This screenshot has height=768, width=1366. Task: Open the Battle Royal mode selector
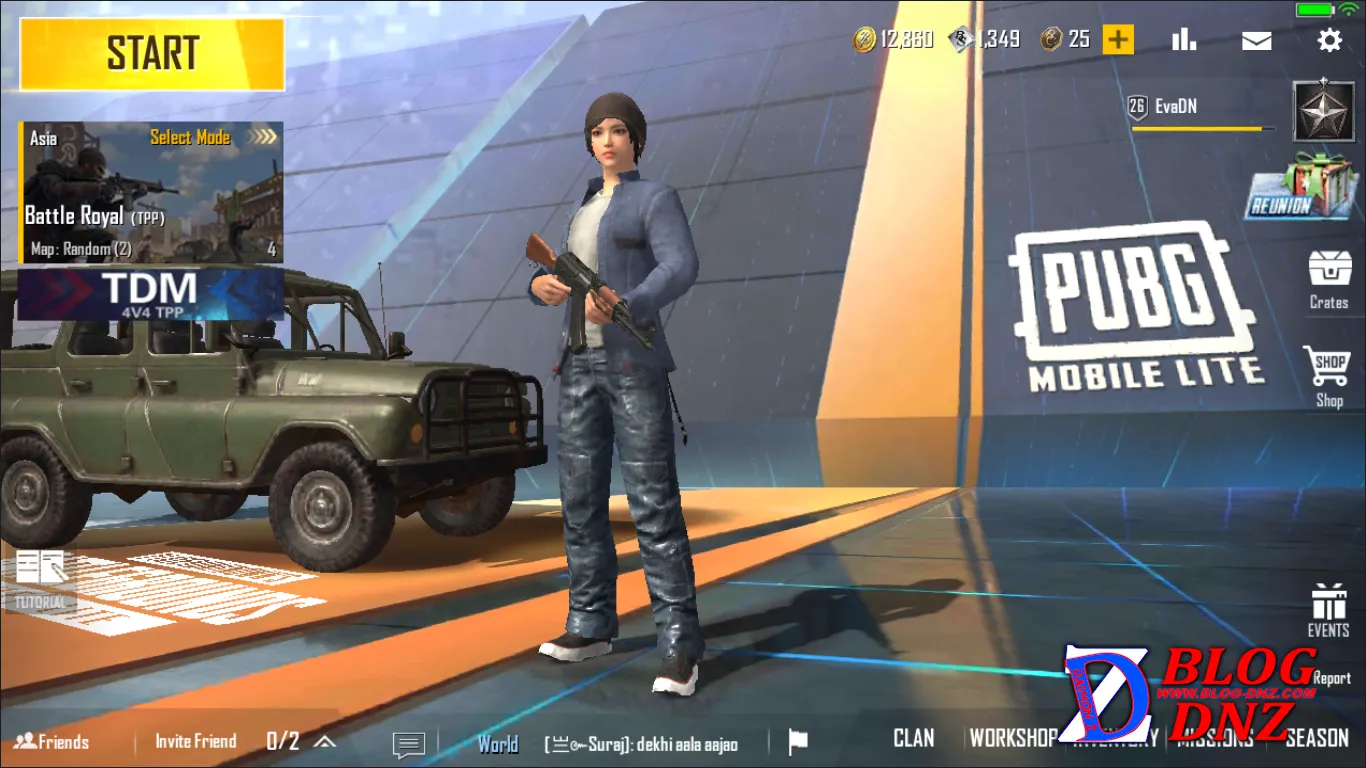coord(151,192)
